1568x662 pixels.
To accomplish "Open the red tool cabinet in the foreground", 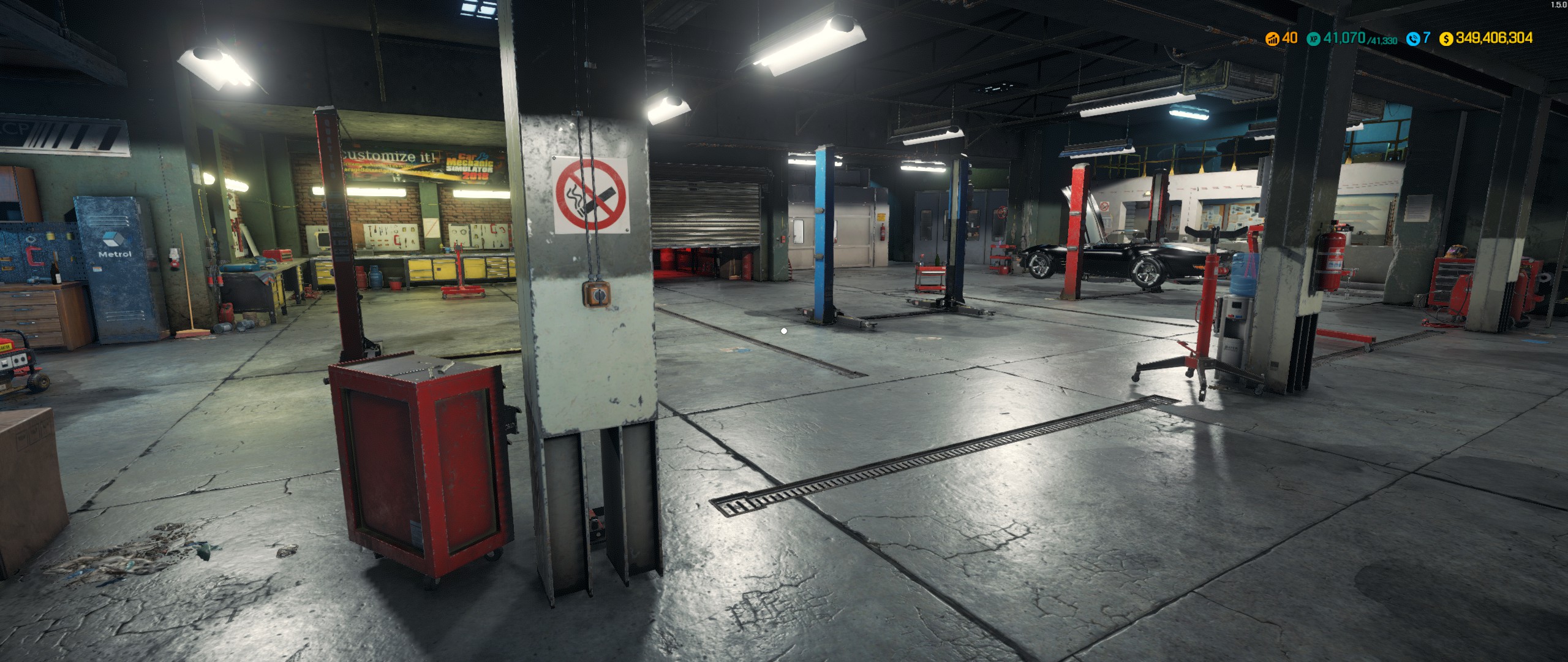I will point(420,460).
